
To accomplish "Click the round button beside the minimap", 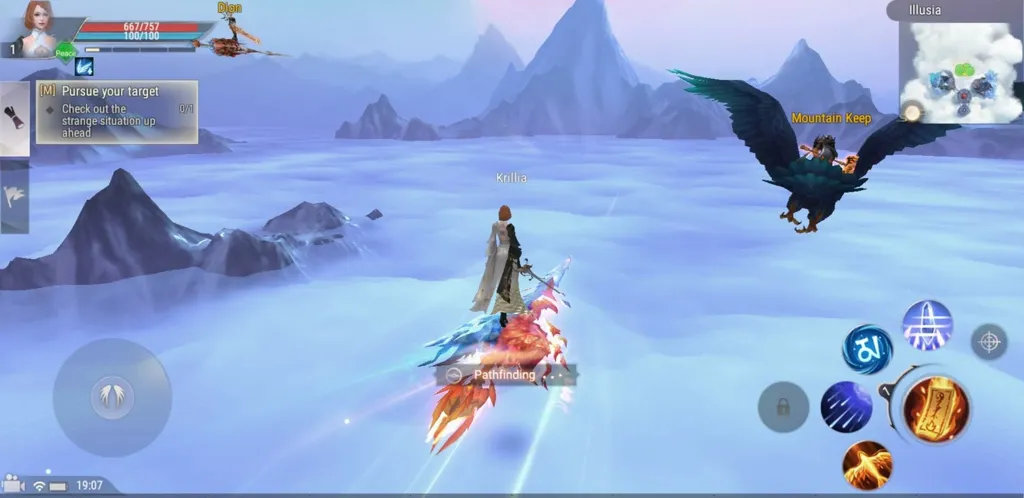I will pyautogui.click(x=910, y=112).
